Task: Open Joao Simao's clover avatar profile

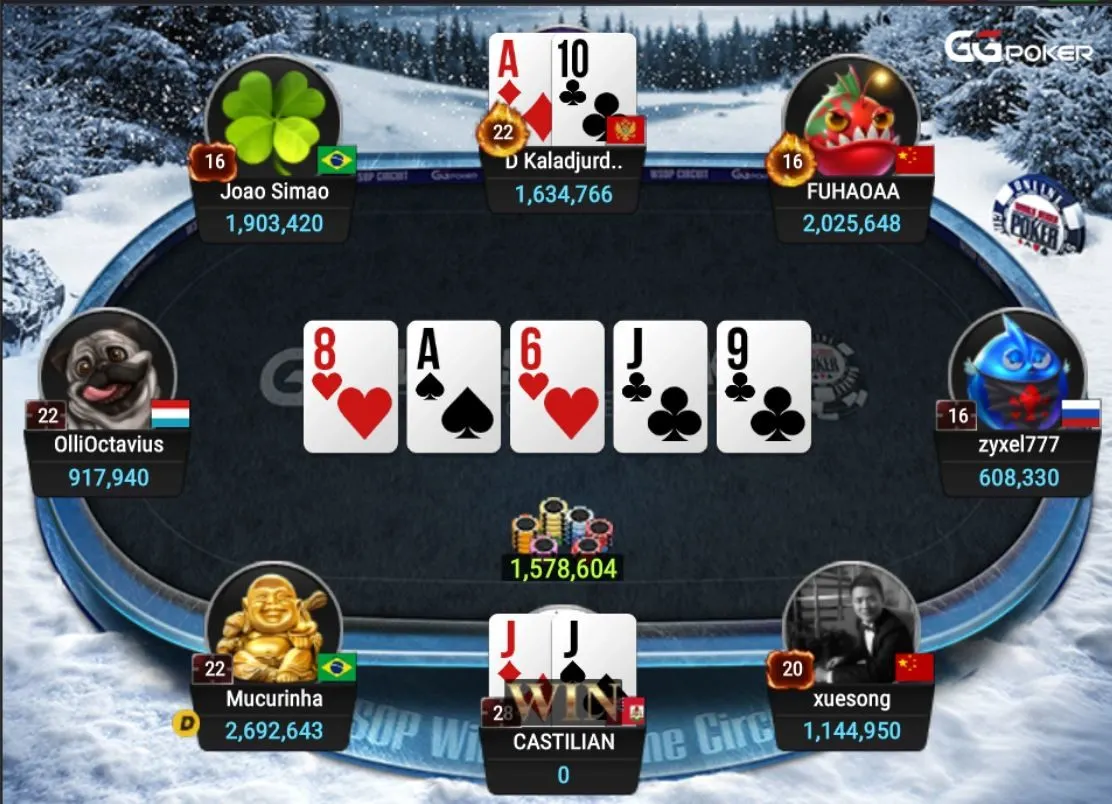Action: [x=273, y=120]
